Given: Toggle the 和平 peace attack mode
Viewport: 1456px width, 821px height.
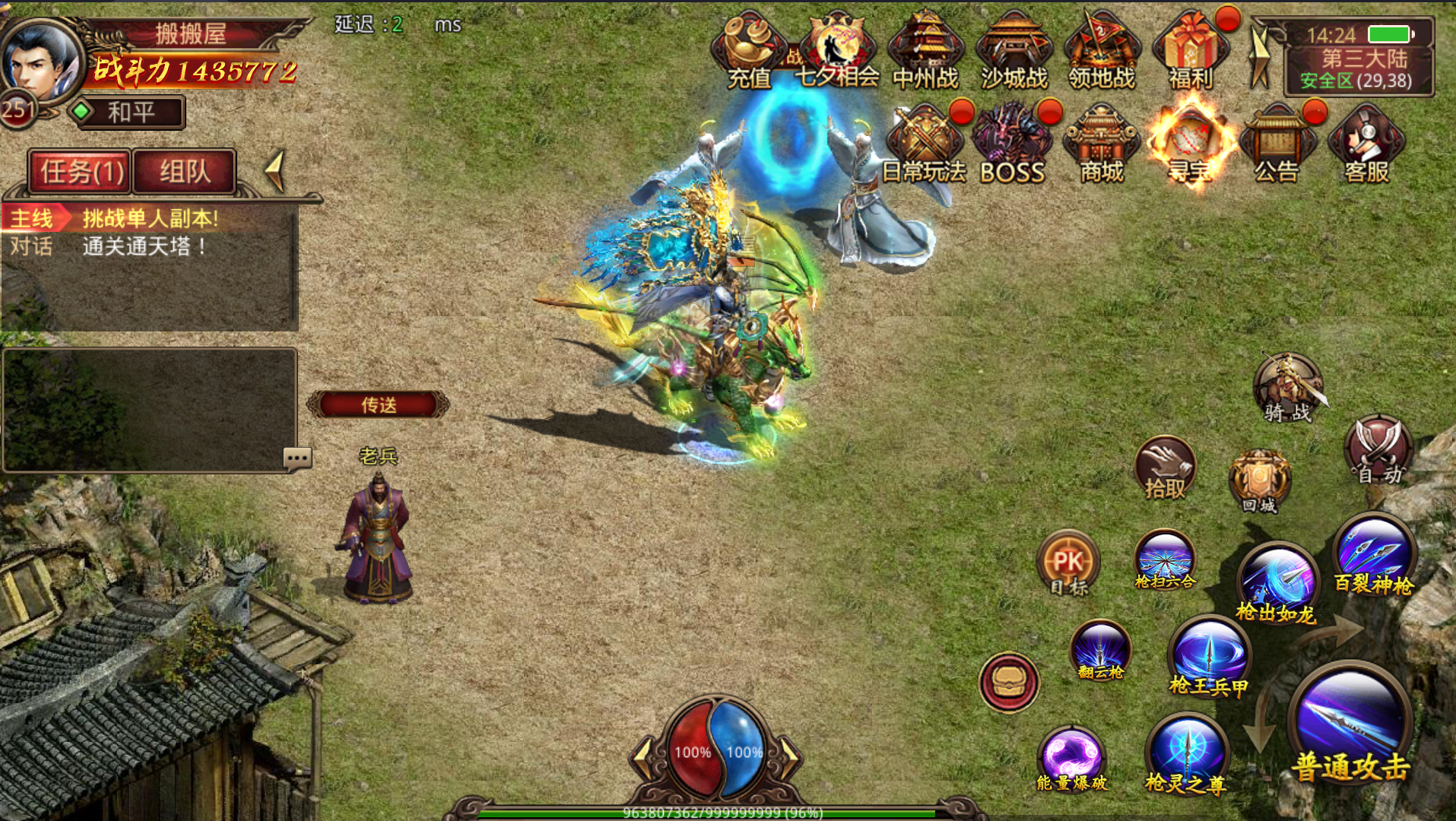Looking at the screenshot, I should (x=129, y=113).
